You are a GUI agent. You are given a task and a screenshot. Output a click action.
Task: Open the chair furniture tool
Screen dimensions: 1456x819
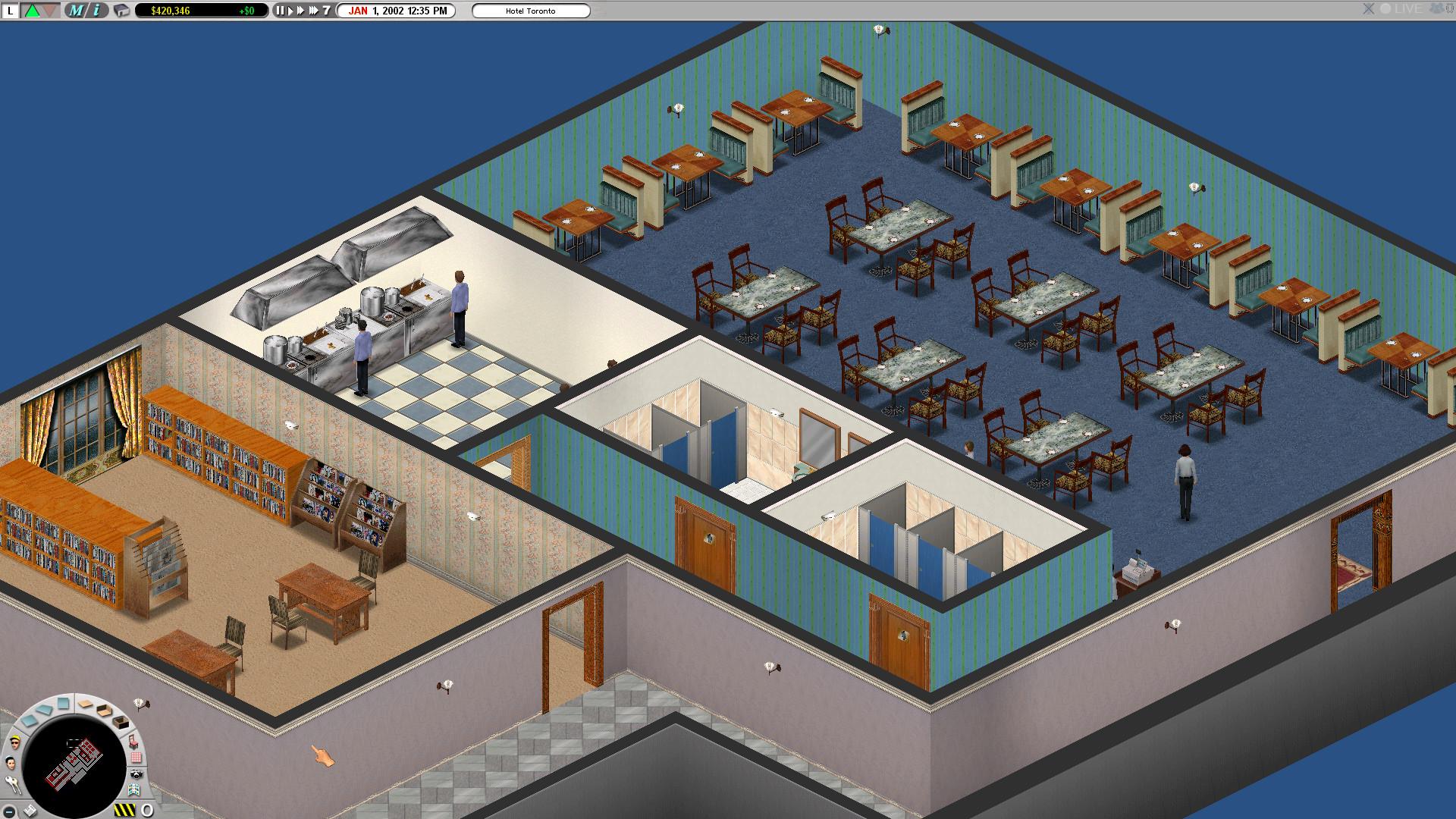pyautogui.click(x=133, y=740)
